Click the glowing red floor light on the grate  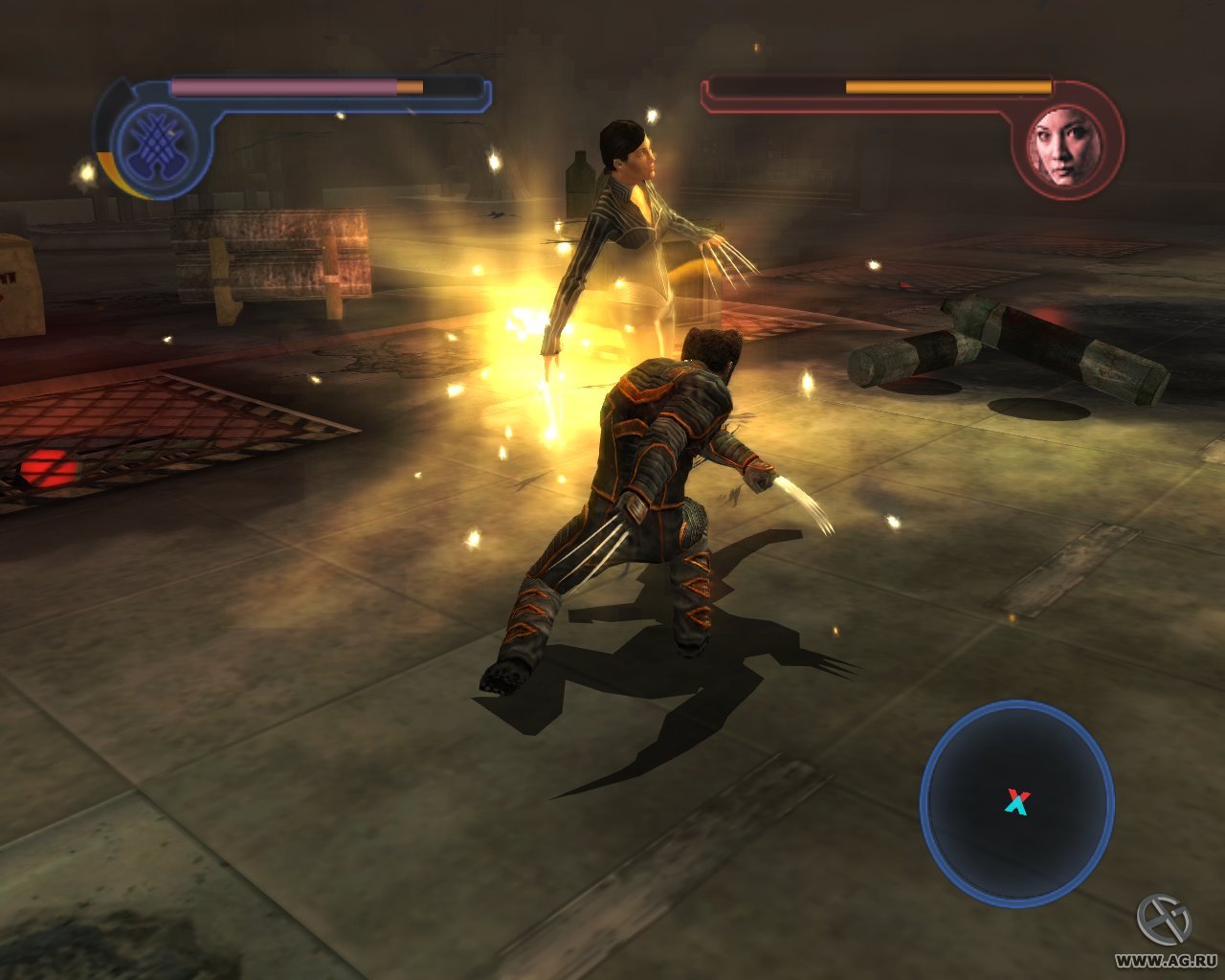47,464
